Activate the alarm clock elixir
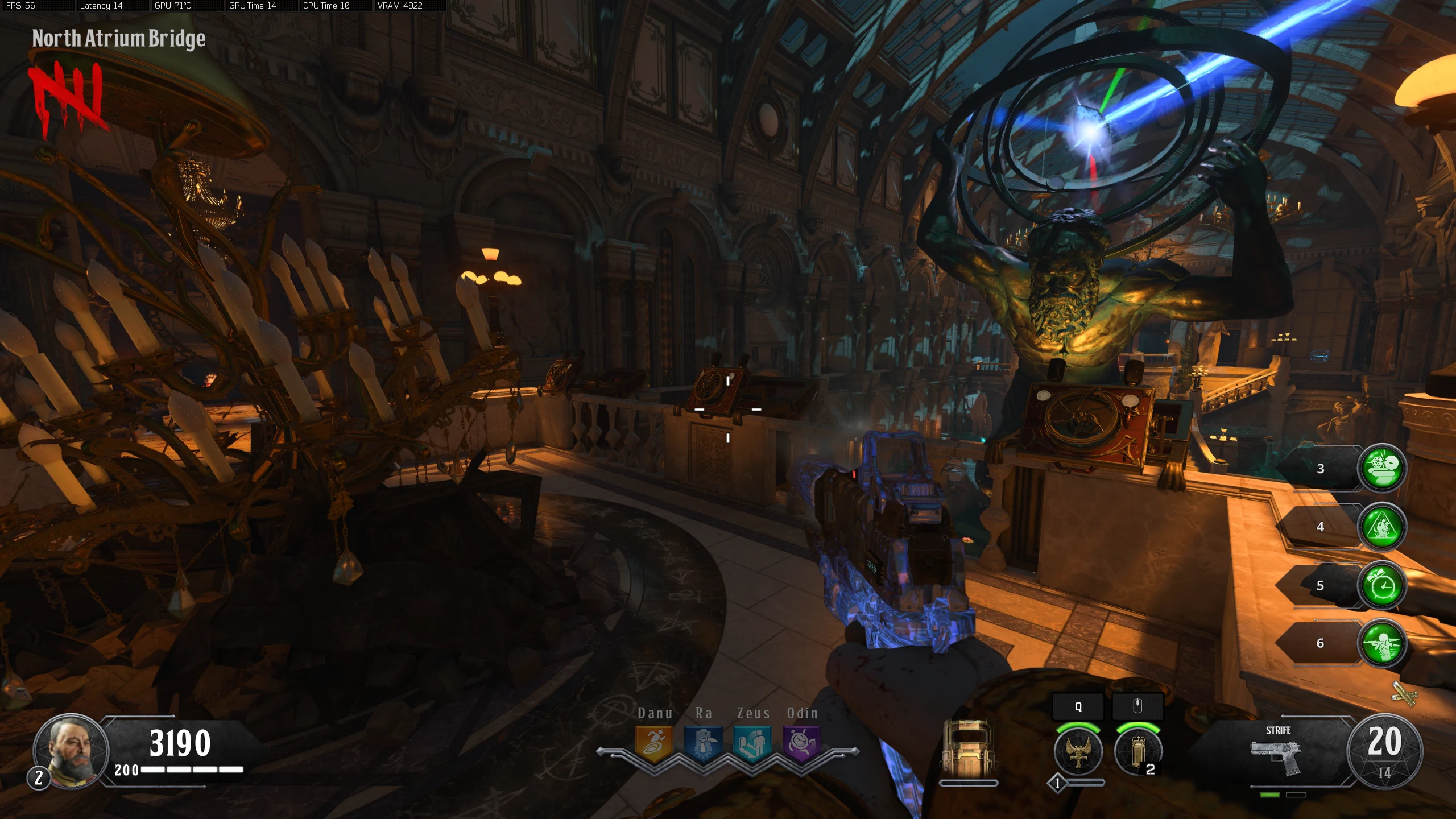1456x819 pixels. point(1382,585)
